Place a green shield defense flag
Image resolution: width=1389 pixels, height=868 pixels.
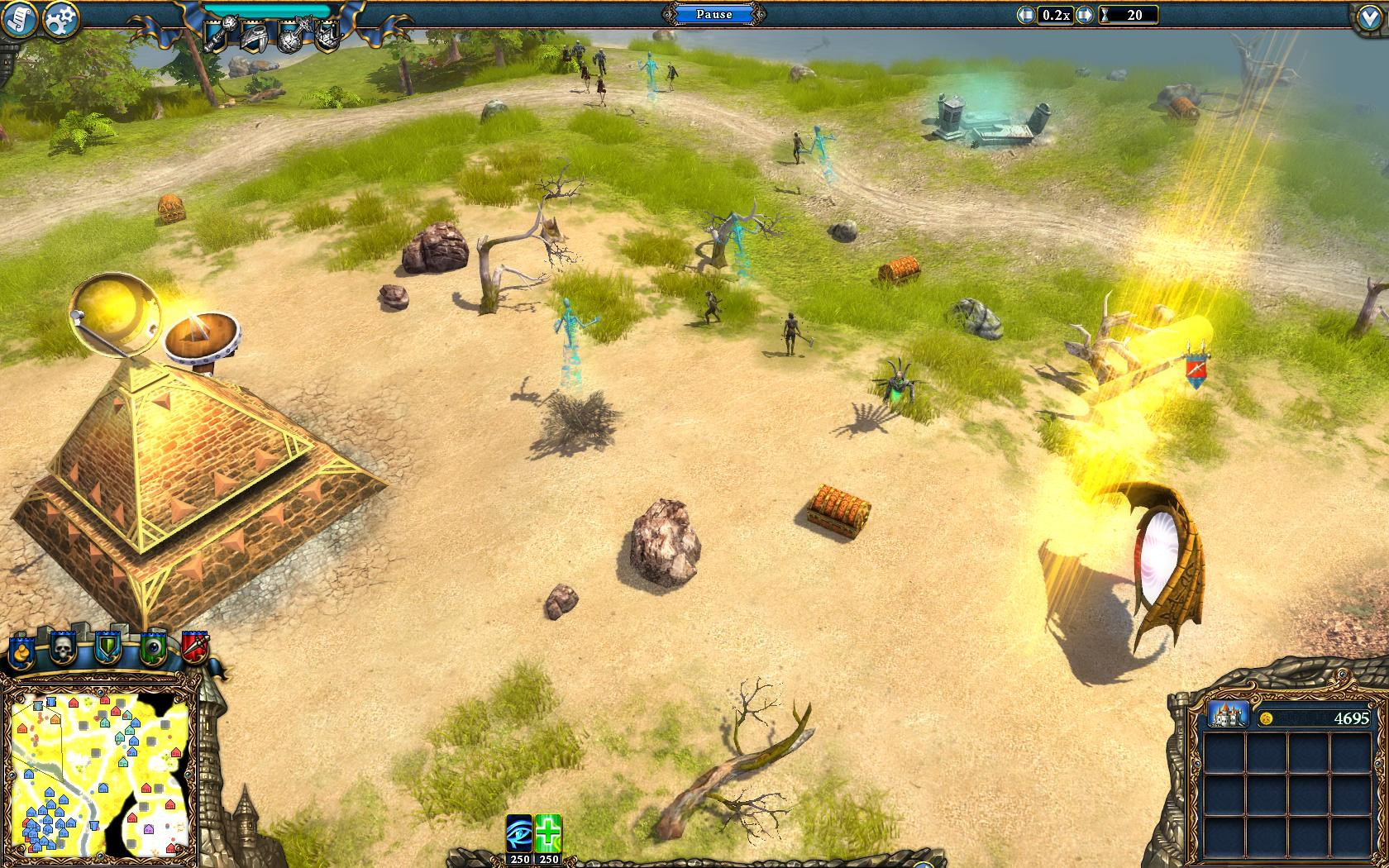pos(108,647)
